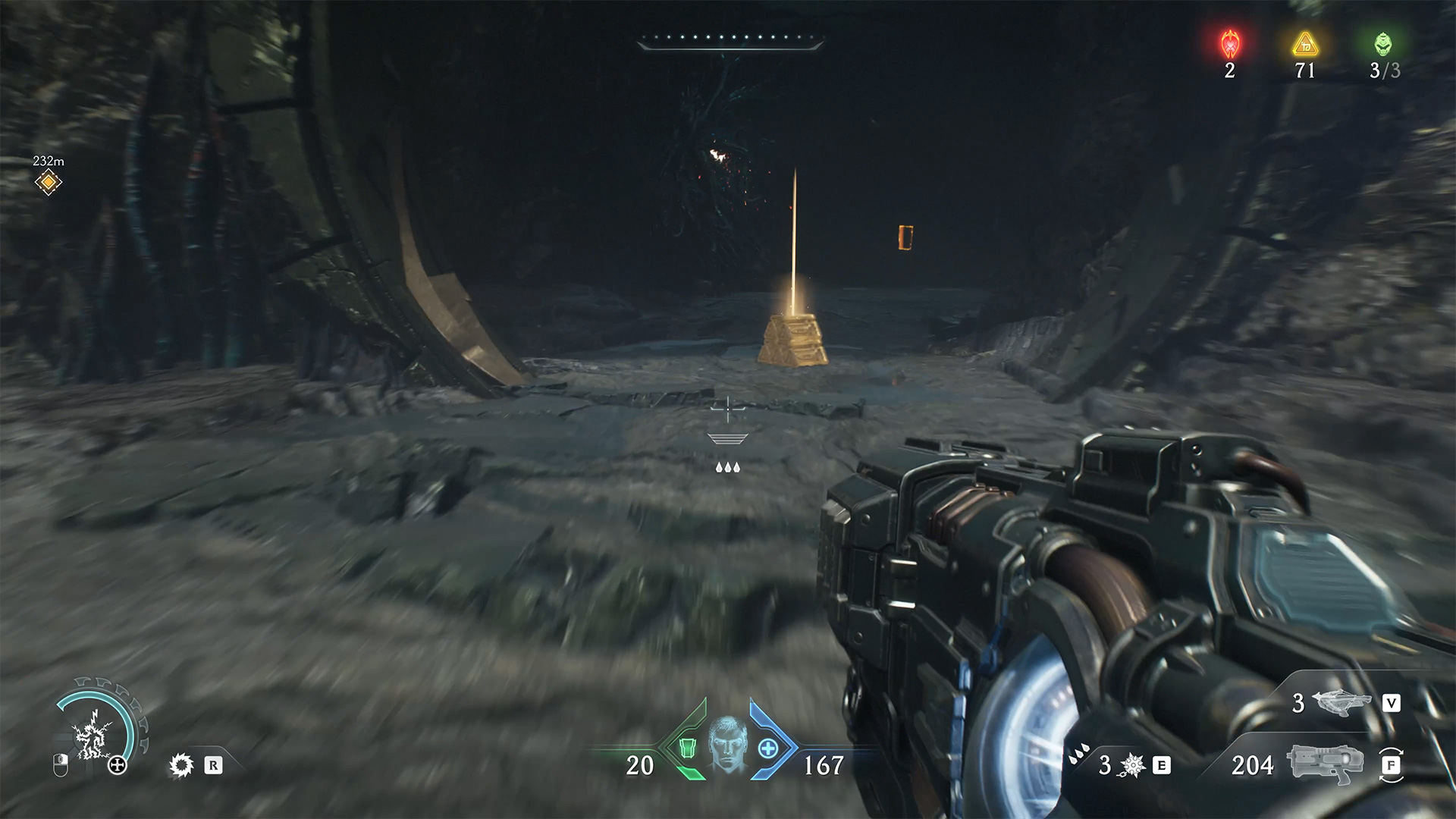Select the shield saw throw icon

point(181,765)
